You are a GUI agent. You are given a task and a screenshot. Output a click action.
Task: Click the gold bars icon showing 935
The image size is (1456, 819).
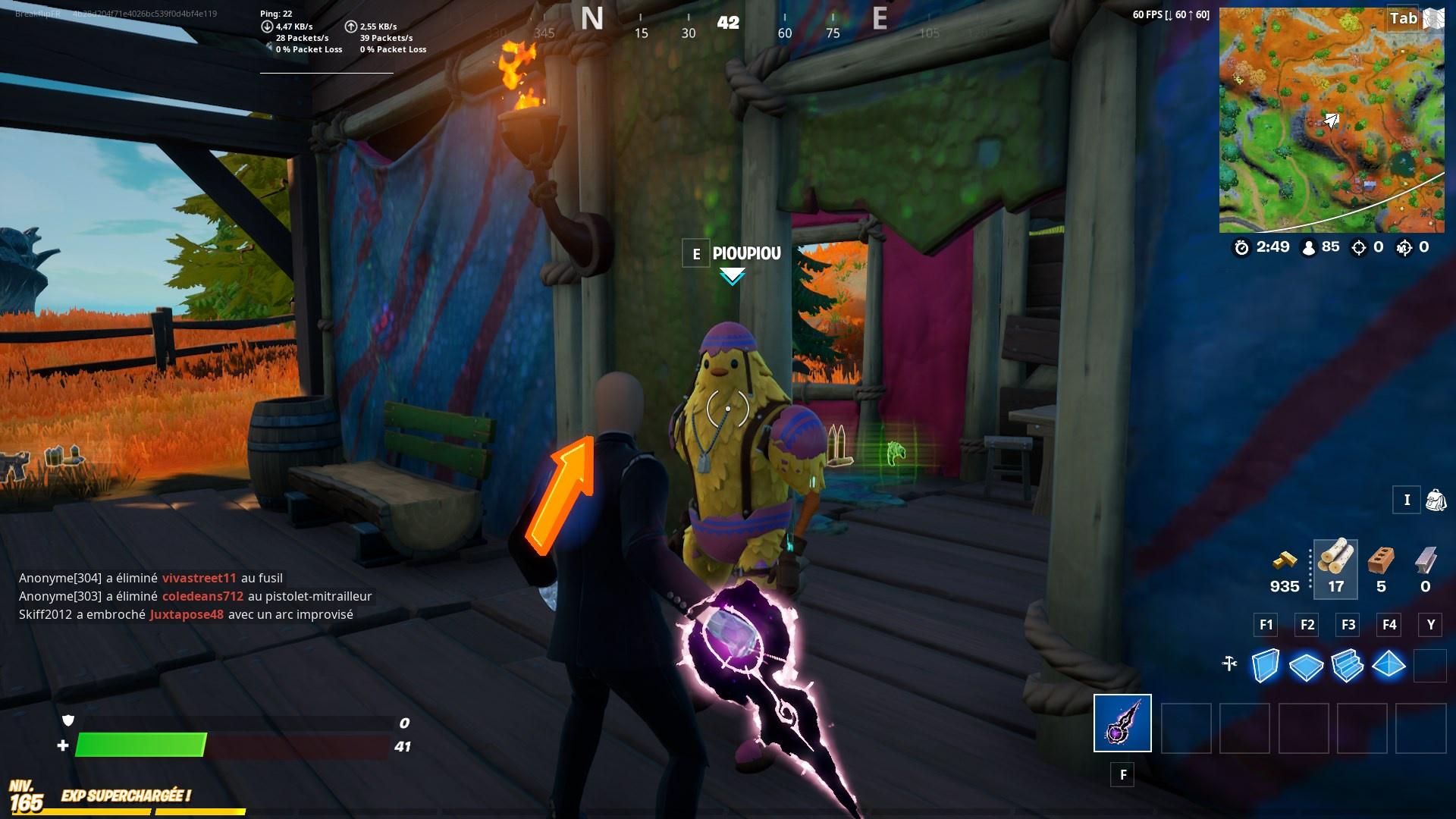click(x=1285, y=564)
